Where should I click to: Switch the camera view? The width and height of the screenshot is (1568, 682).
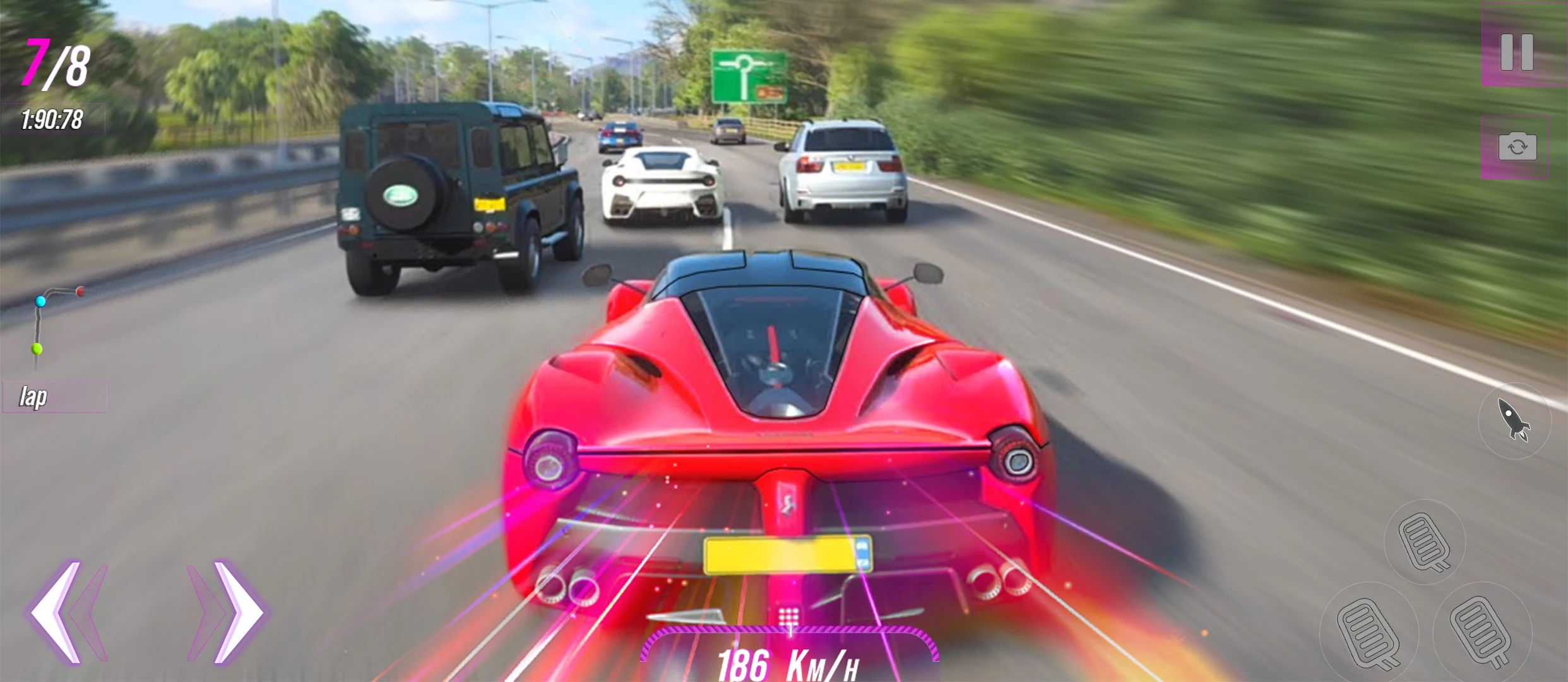(1517, 147)
